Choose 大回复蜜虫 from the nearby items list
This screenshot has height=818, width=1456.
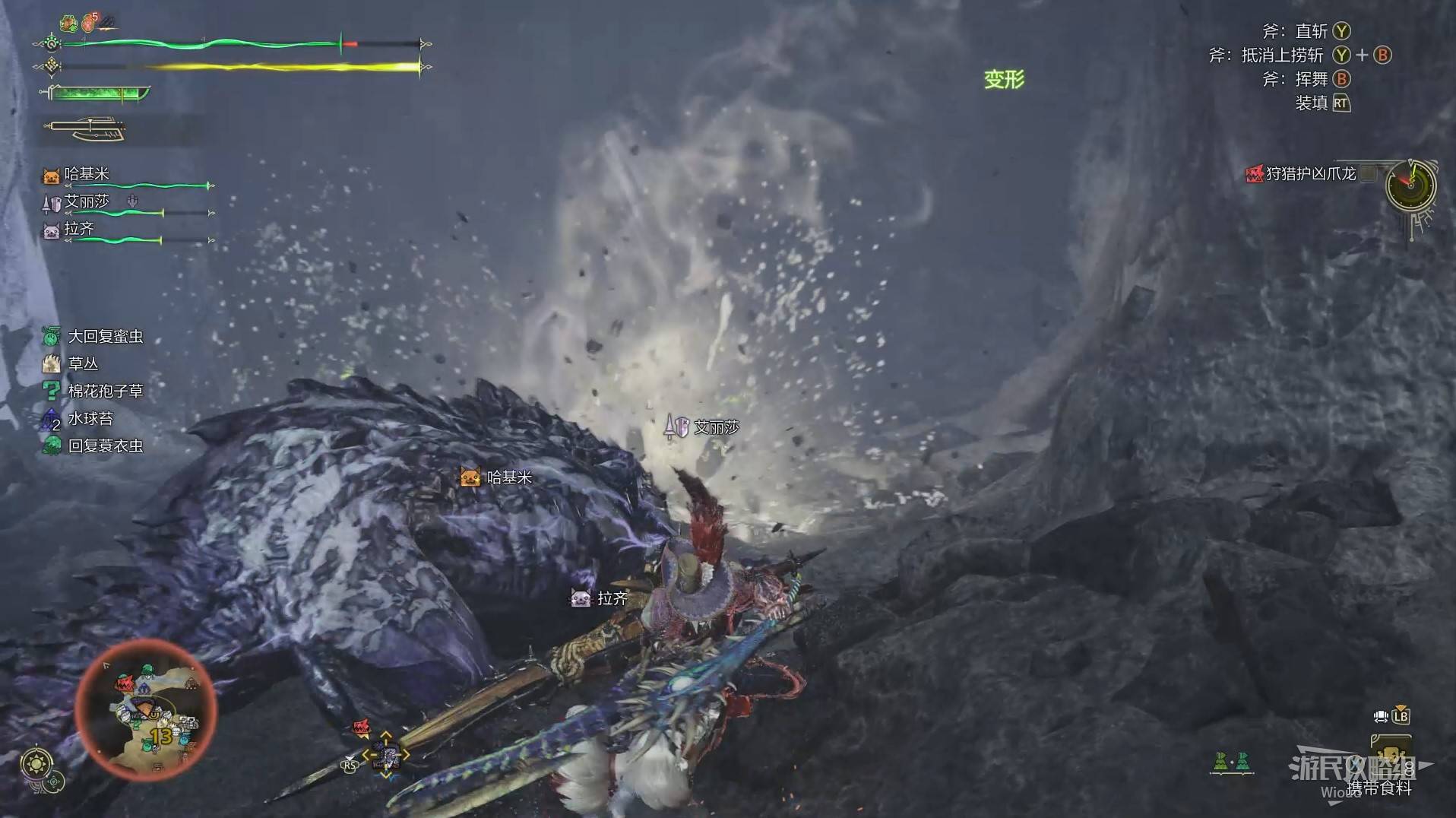point(105,336)
